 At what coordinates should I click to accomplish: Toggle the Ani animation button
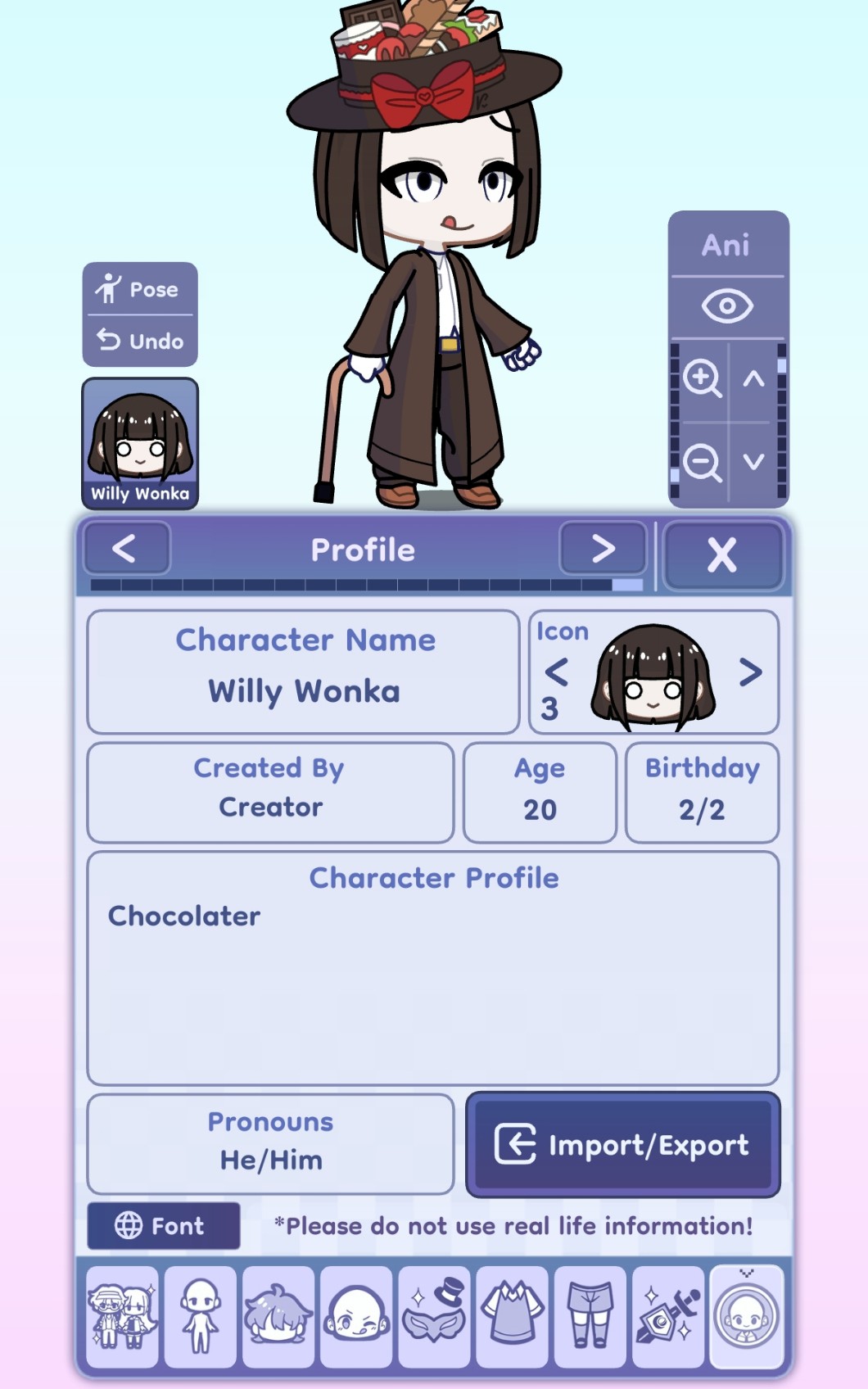tap(726, 245)
